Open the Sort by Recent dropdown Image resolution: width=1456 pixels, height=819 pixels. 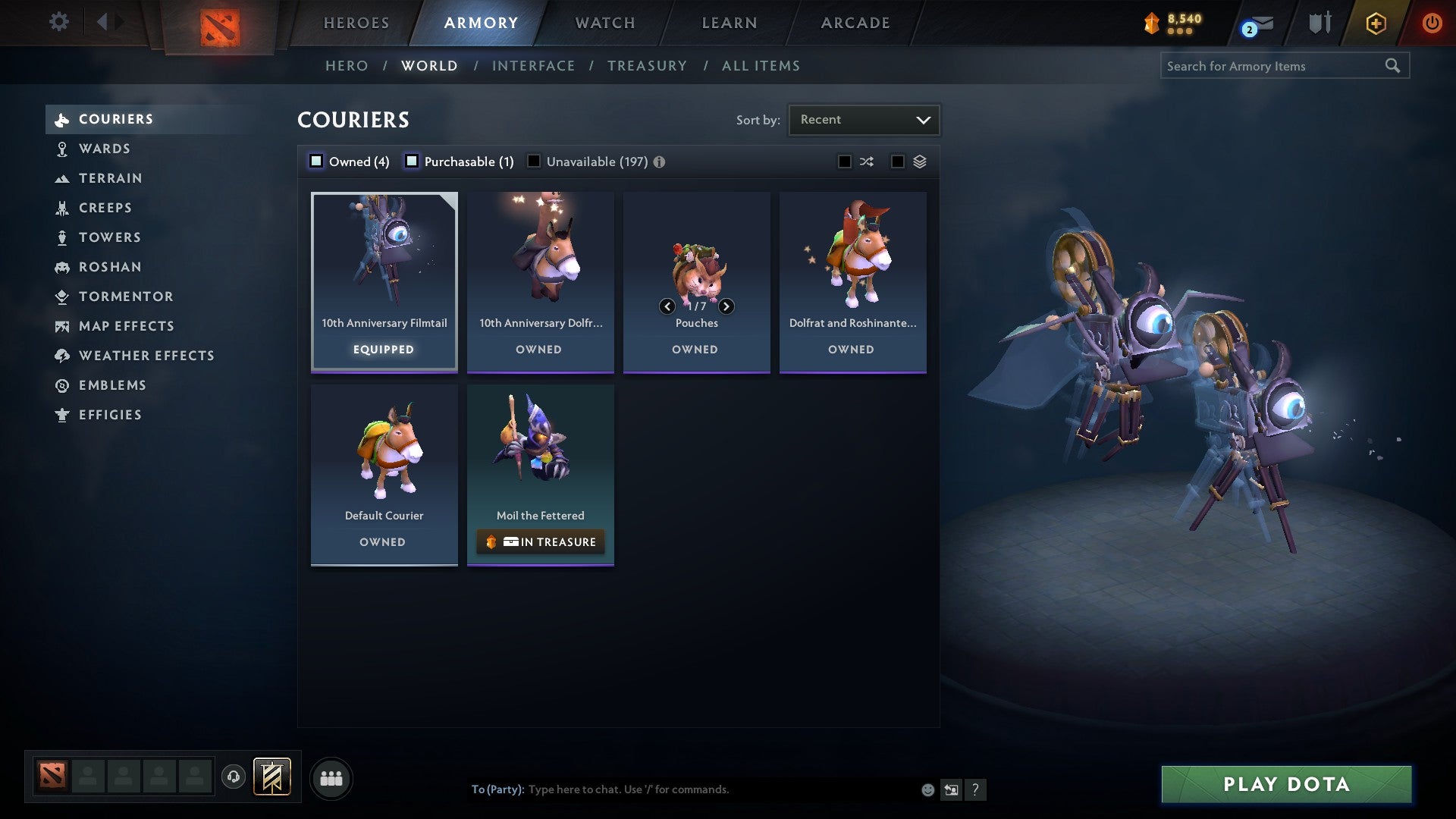pos(863,119)
